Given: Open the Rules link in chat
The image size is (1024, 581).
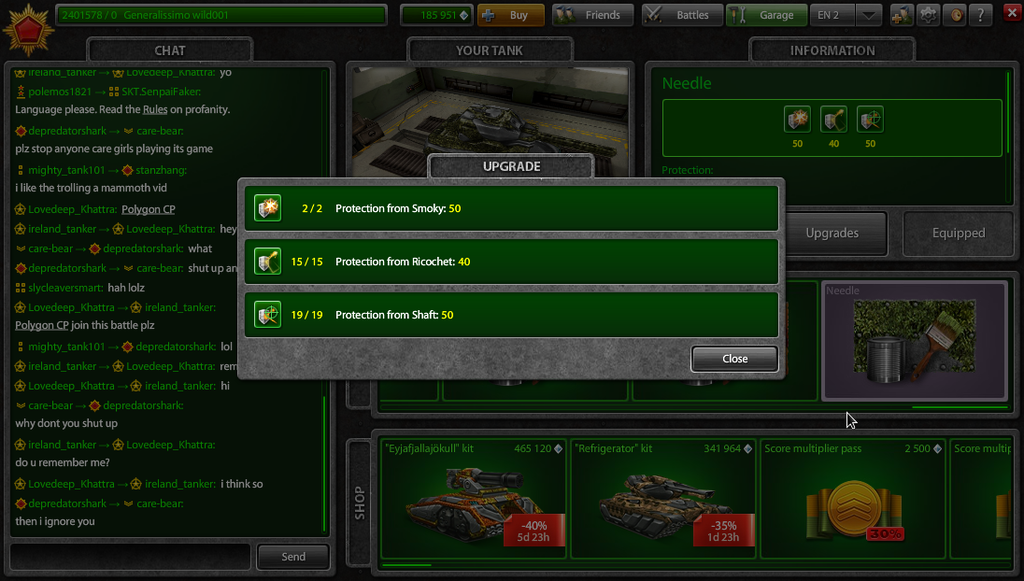Looking at the screenshot, I should 154,110.
